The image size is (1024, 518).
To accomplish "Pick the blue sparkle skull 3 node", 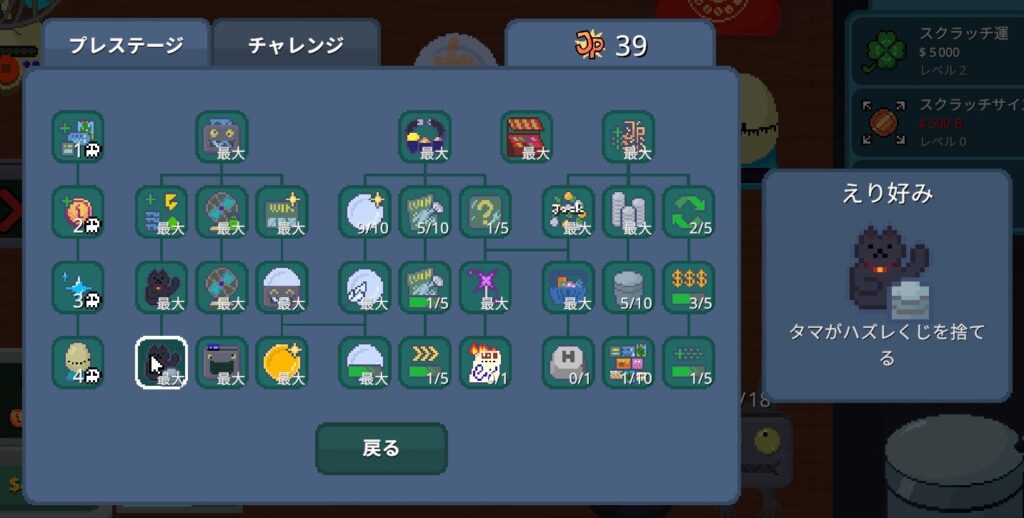I will [x=78, y=286].
